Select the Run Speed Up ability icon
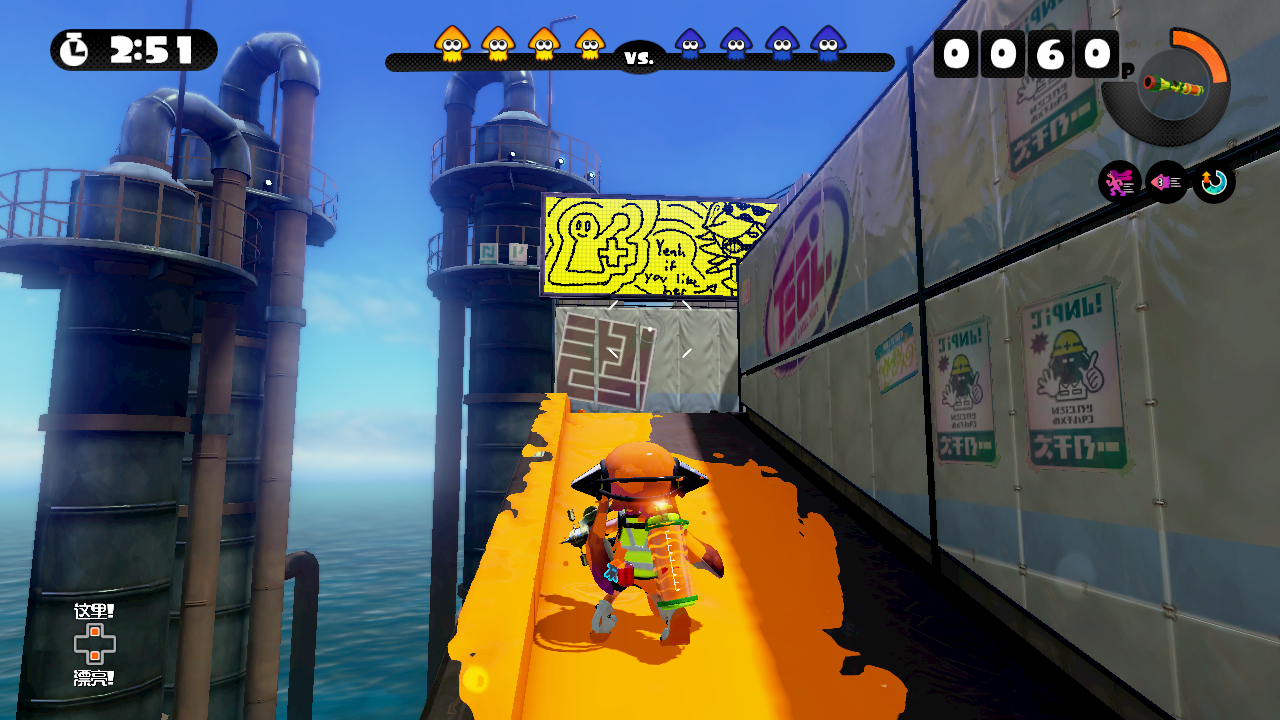 pyautogui.click(x=1119, y=182)
